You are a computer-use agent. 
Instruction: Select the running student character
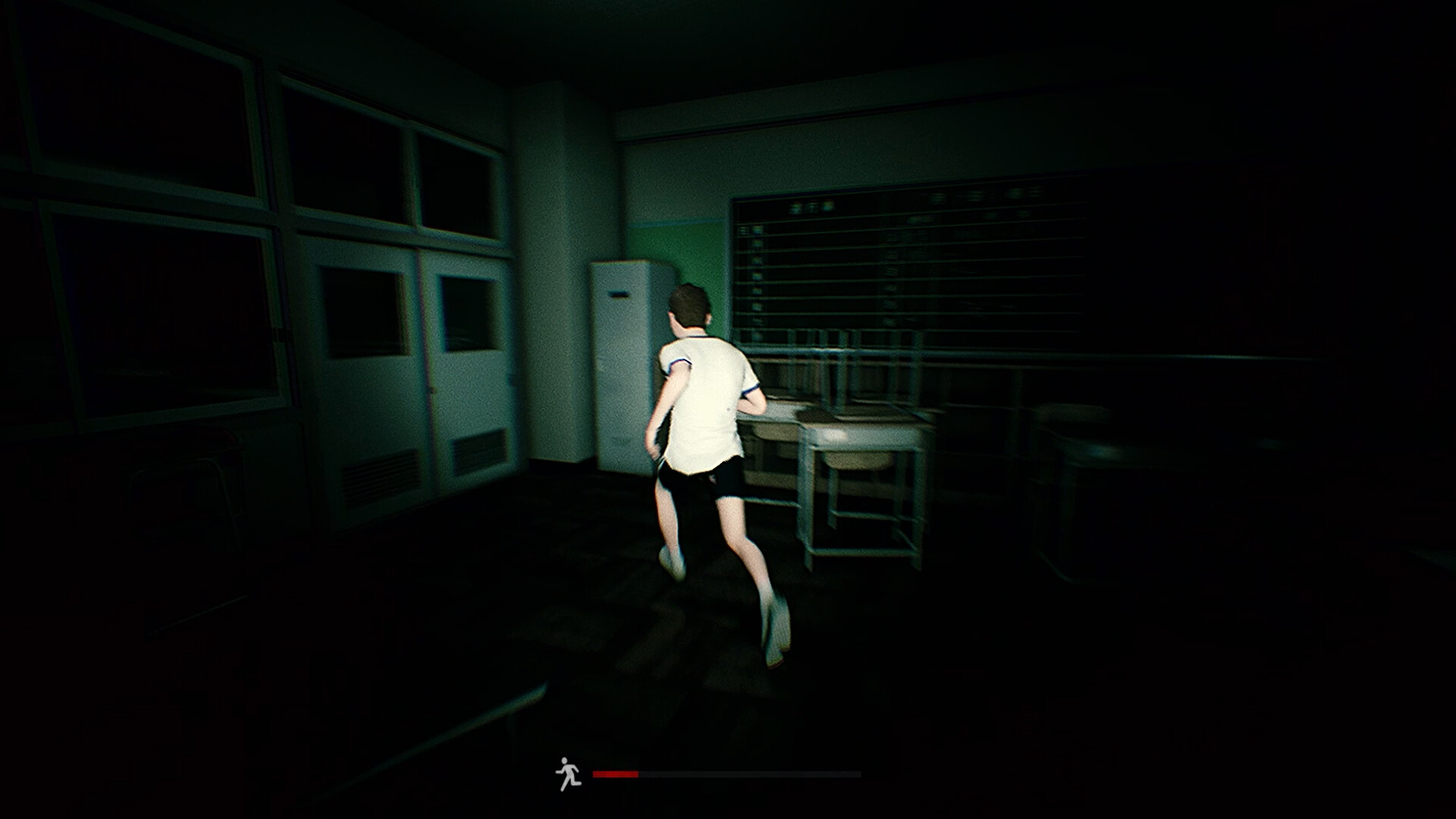pyautogui.click(x=705, y=425)
